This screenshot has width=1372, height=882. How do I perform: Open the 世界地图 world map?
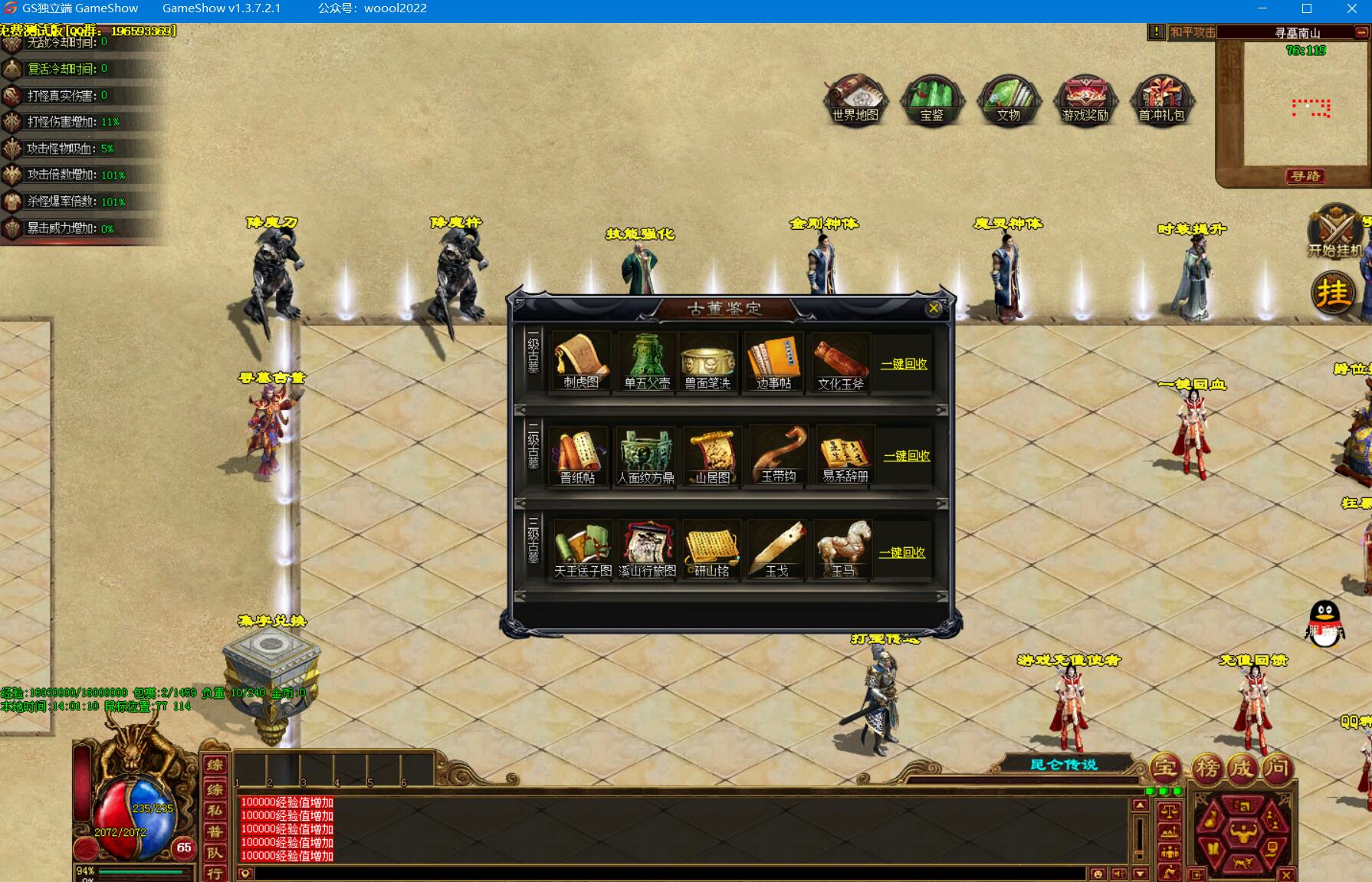(x=855, y=100)
